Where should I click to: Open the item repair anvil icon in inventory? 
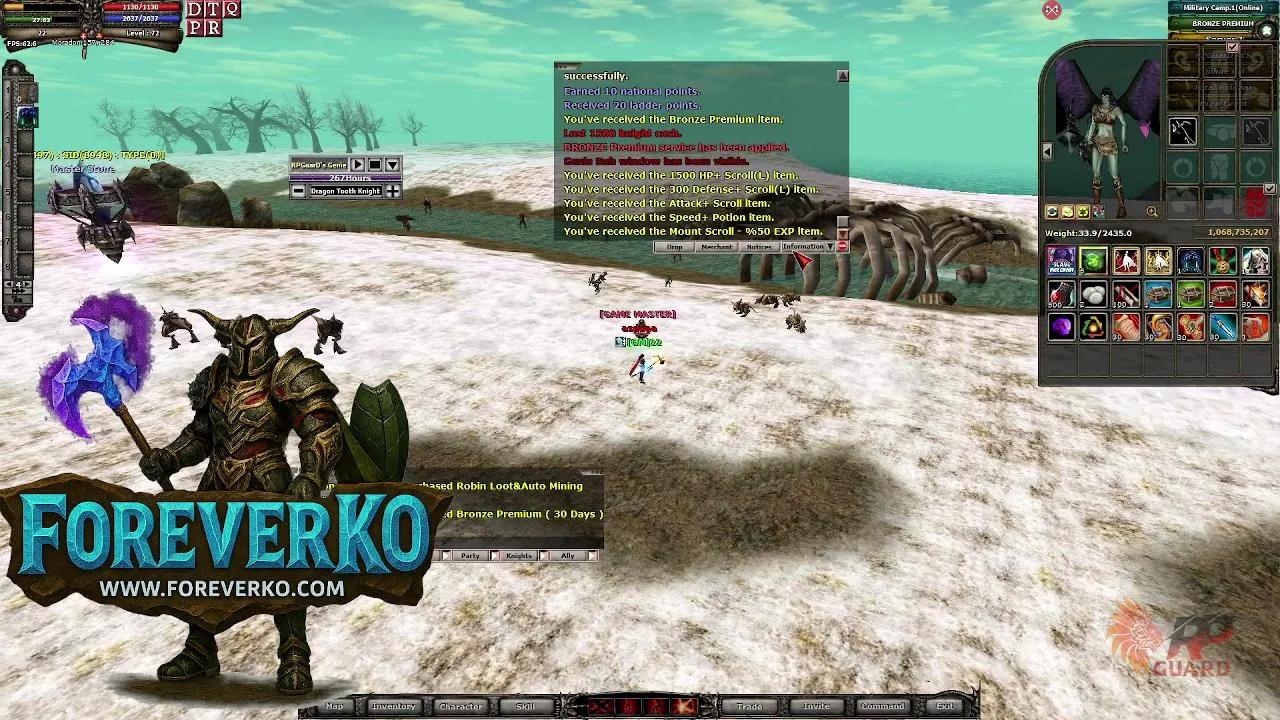pos(1051,211)
